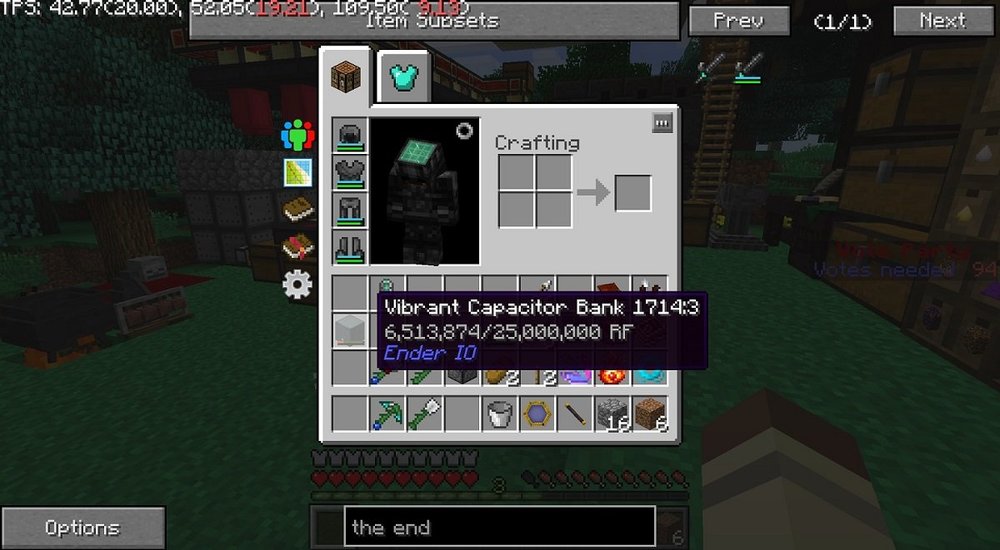Select the pickaxe in the hotbar
Image resolution: width=1000 pixels, height=550 pixels.
coord(388,414)
